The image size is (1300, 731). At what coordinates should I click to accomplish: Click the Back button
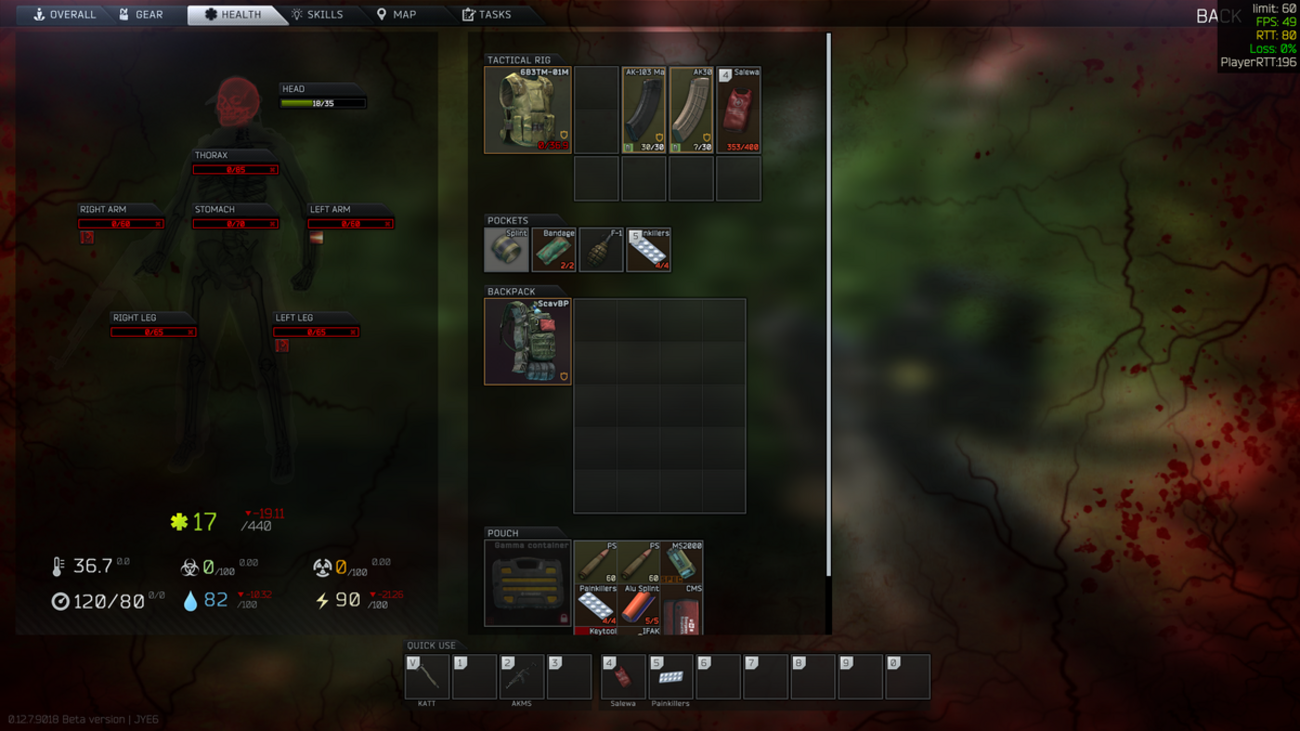click(1218, 16)
